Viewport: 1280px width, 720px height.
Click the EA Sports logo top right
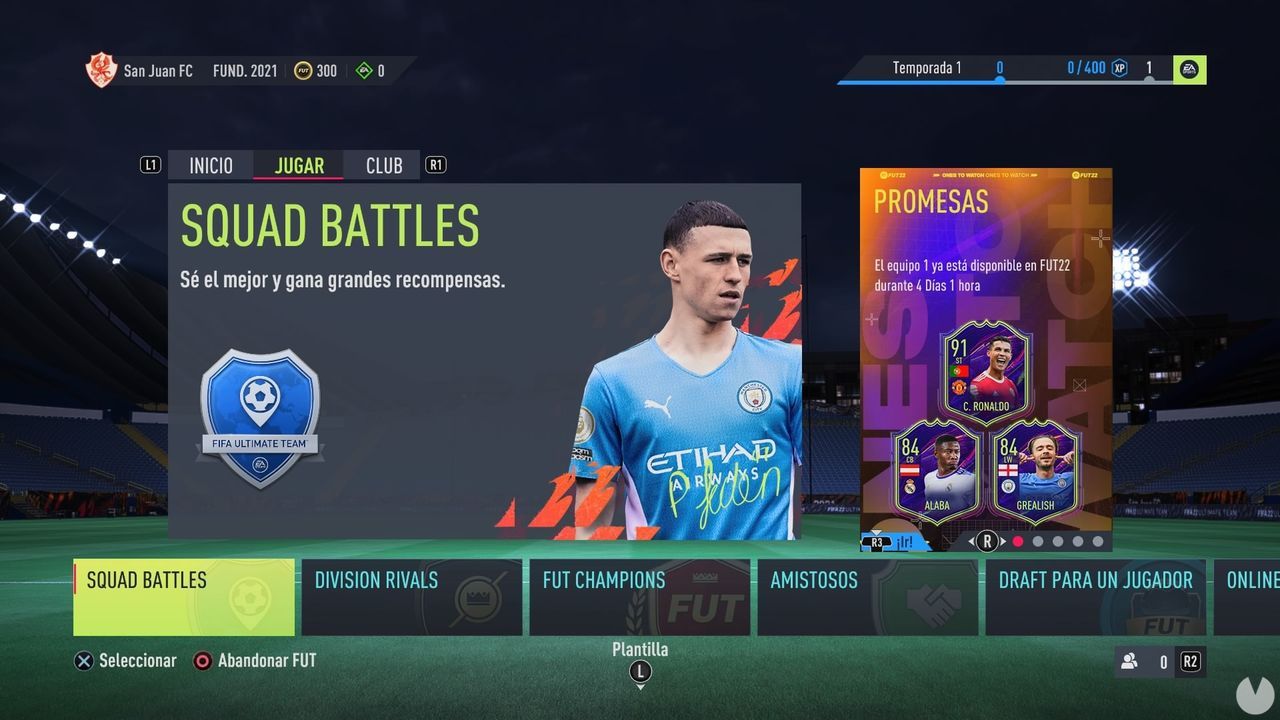click(x=1189, y=69)
